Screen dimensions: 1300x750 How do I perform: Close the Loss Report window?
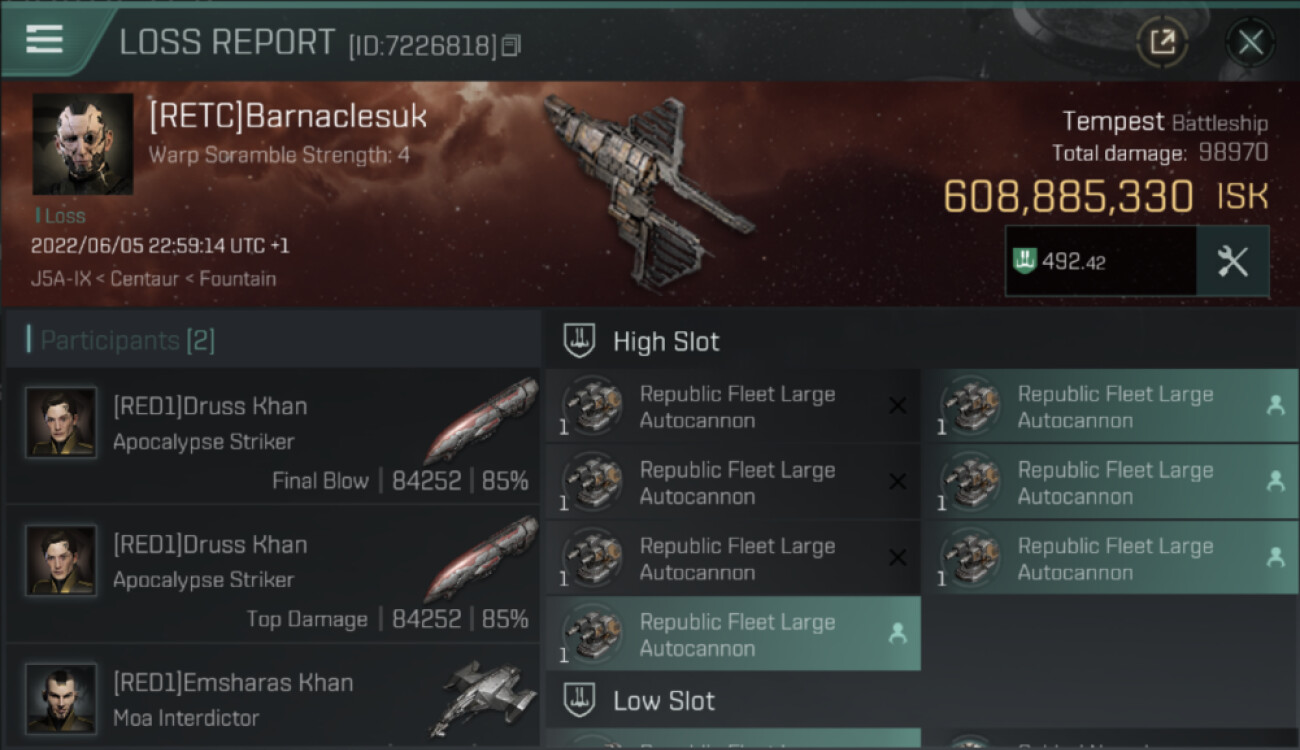(x=1250, y=42)
